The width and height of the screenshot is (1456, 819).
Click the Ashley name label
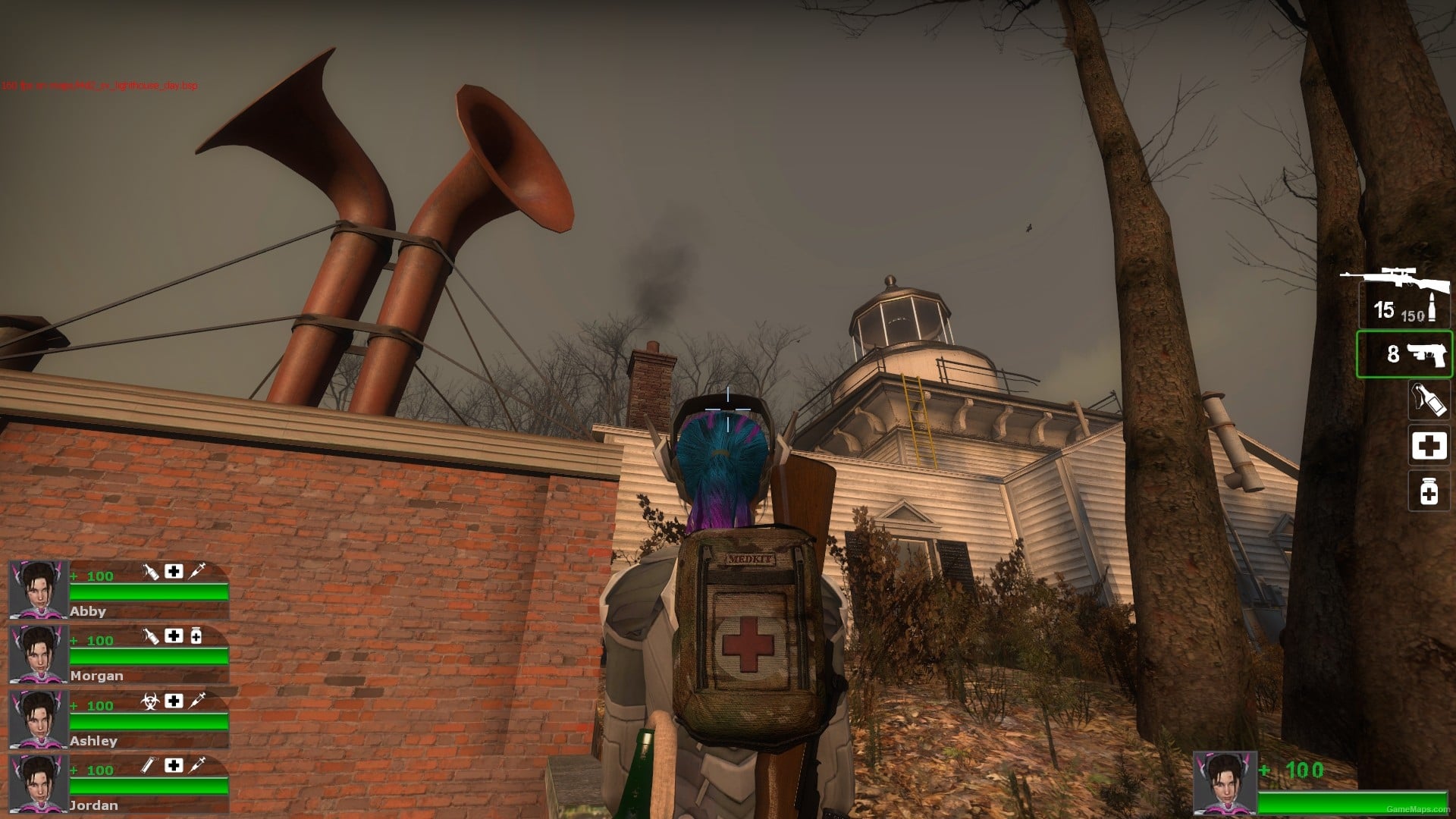tap(93, 741)
